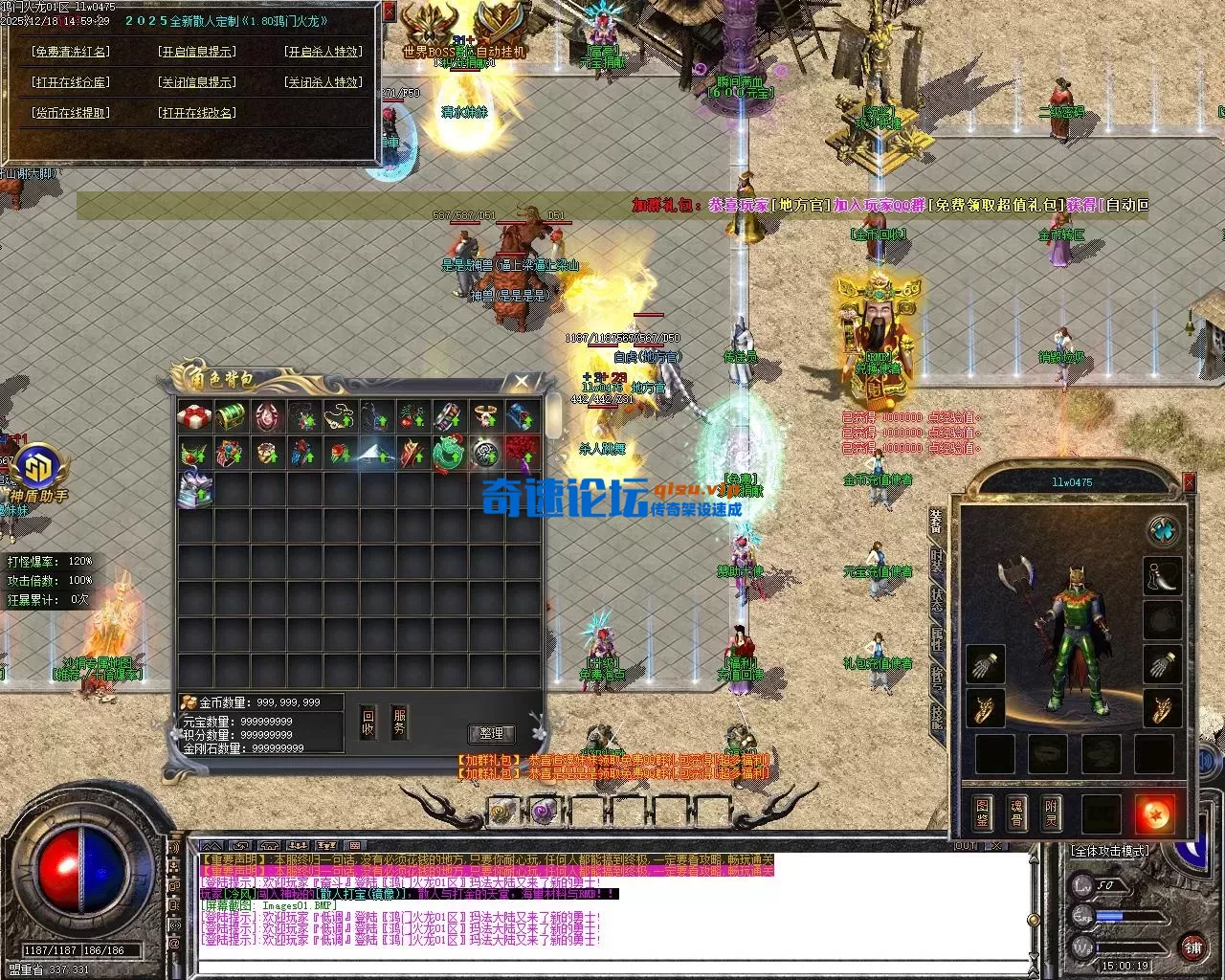The width and height of the screenshot is (1225, 980).
Task: Select the dragon ball skill icon
Action: [1157, 813]
